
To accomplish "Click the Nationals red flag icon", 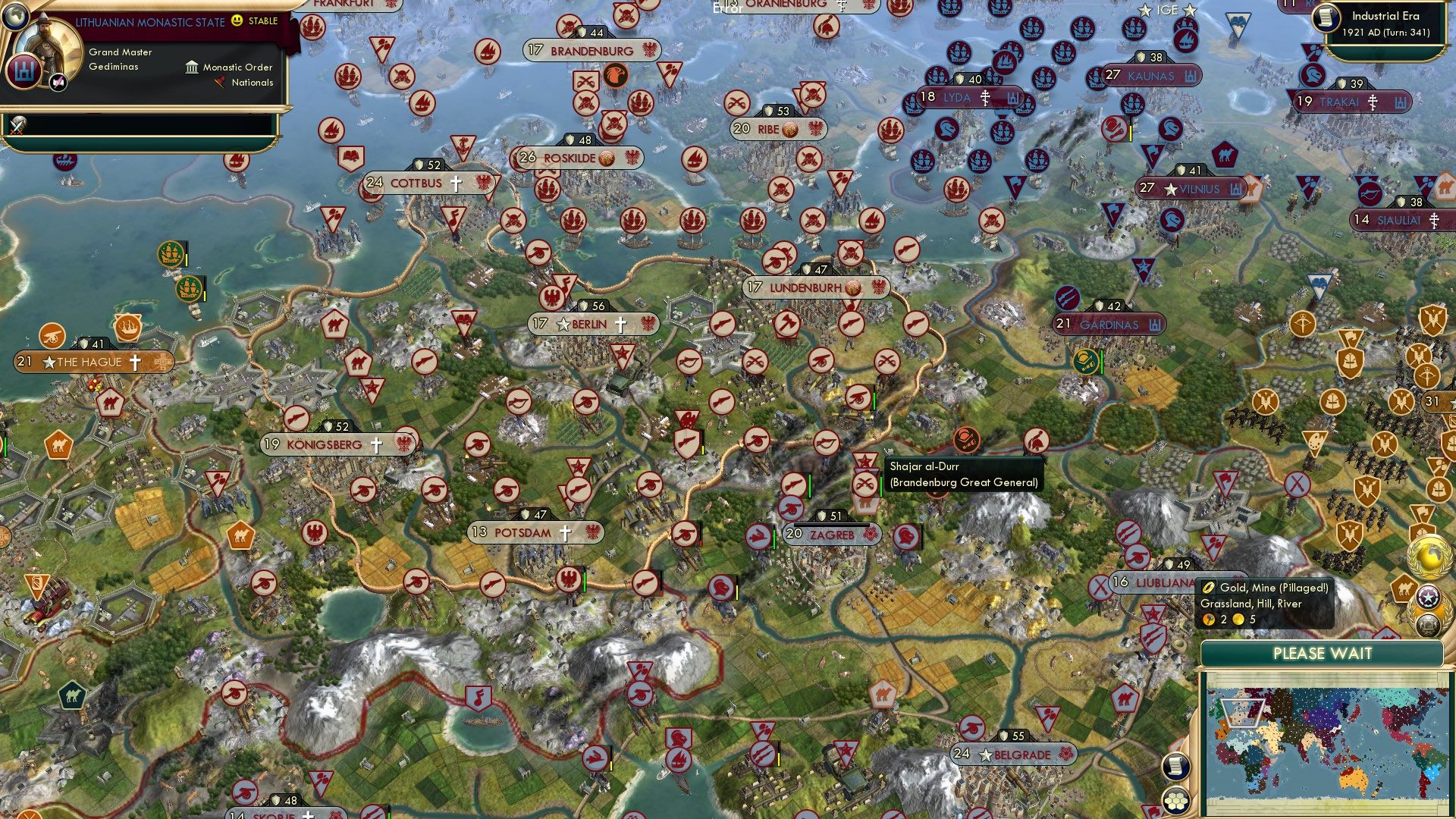I will click(218, 83).
